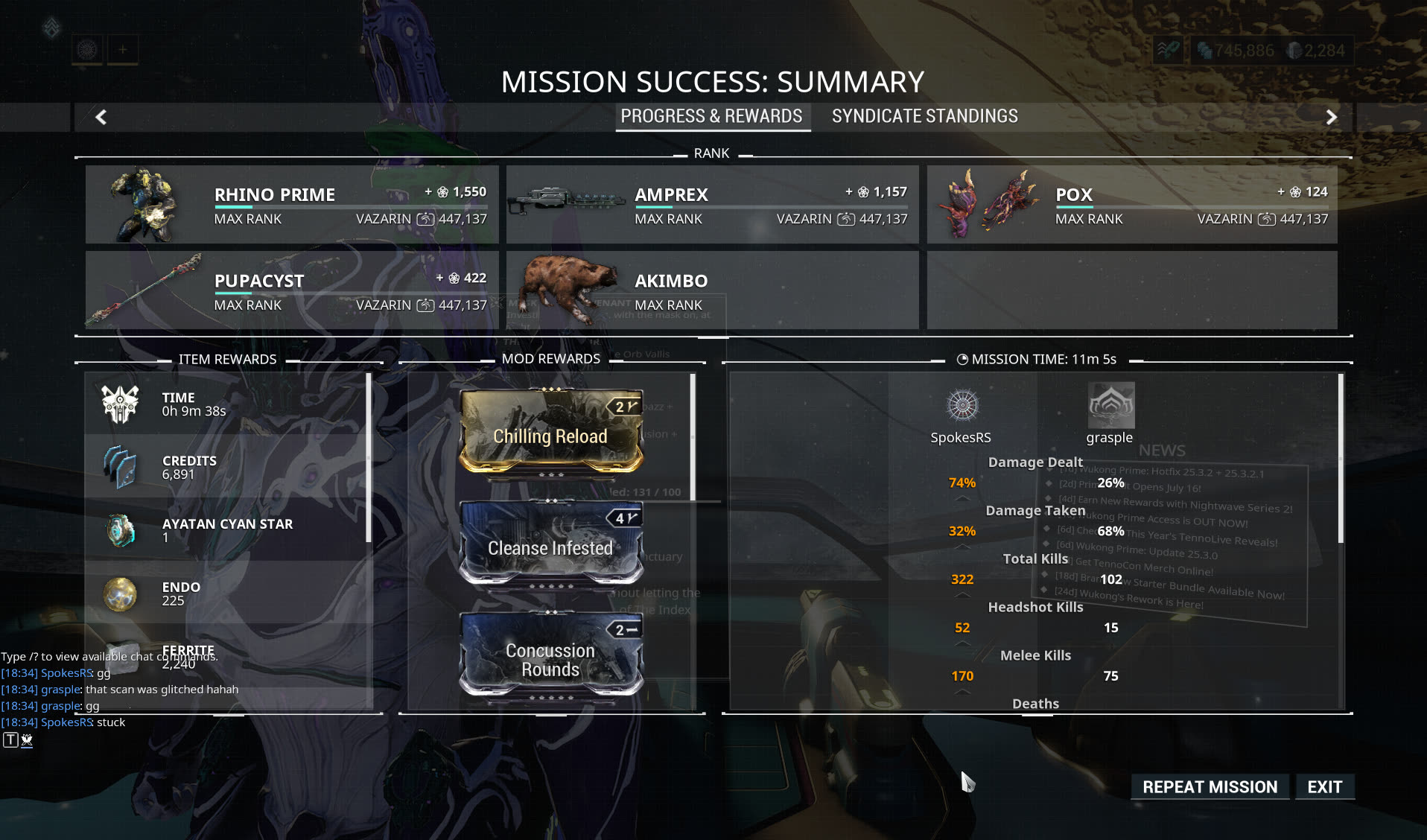
Task: View the Chilling Reload mod card
Action: click(x=550, y=432)
